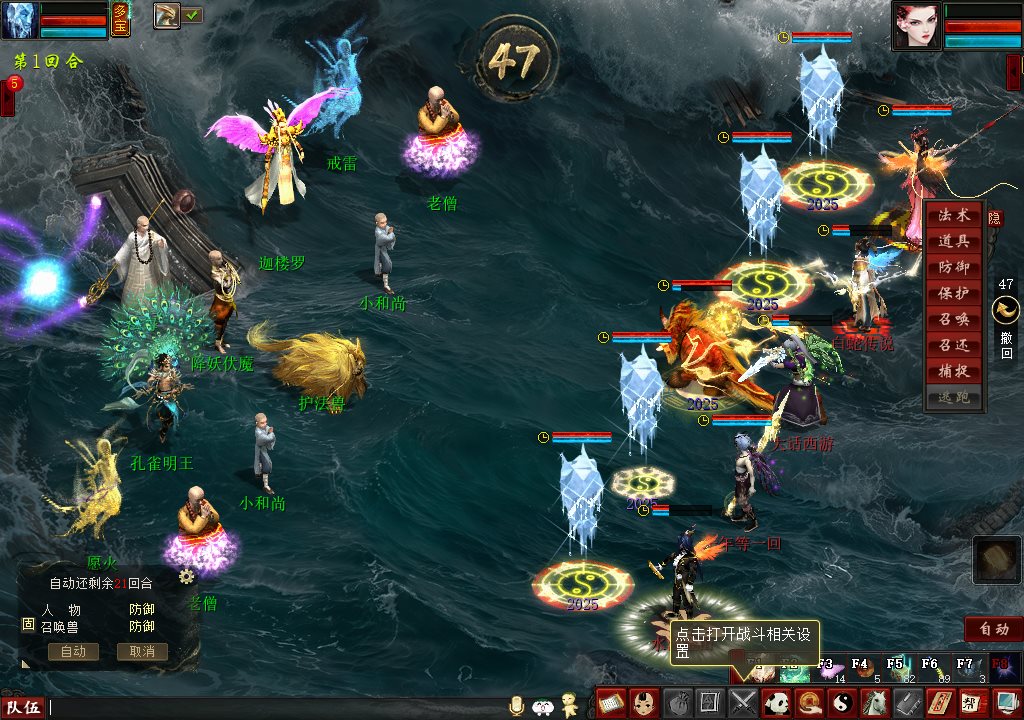The image size is (1024, 720).
Task: Click the microphone voice icon
Action: coord(517,706)
